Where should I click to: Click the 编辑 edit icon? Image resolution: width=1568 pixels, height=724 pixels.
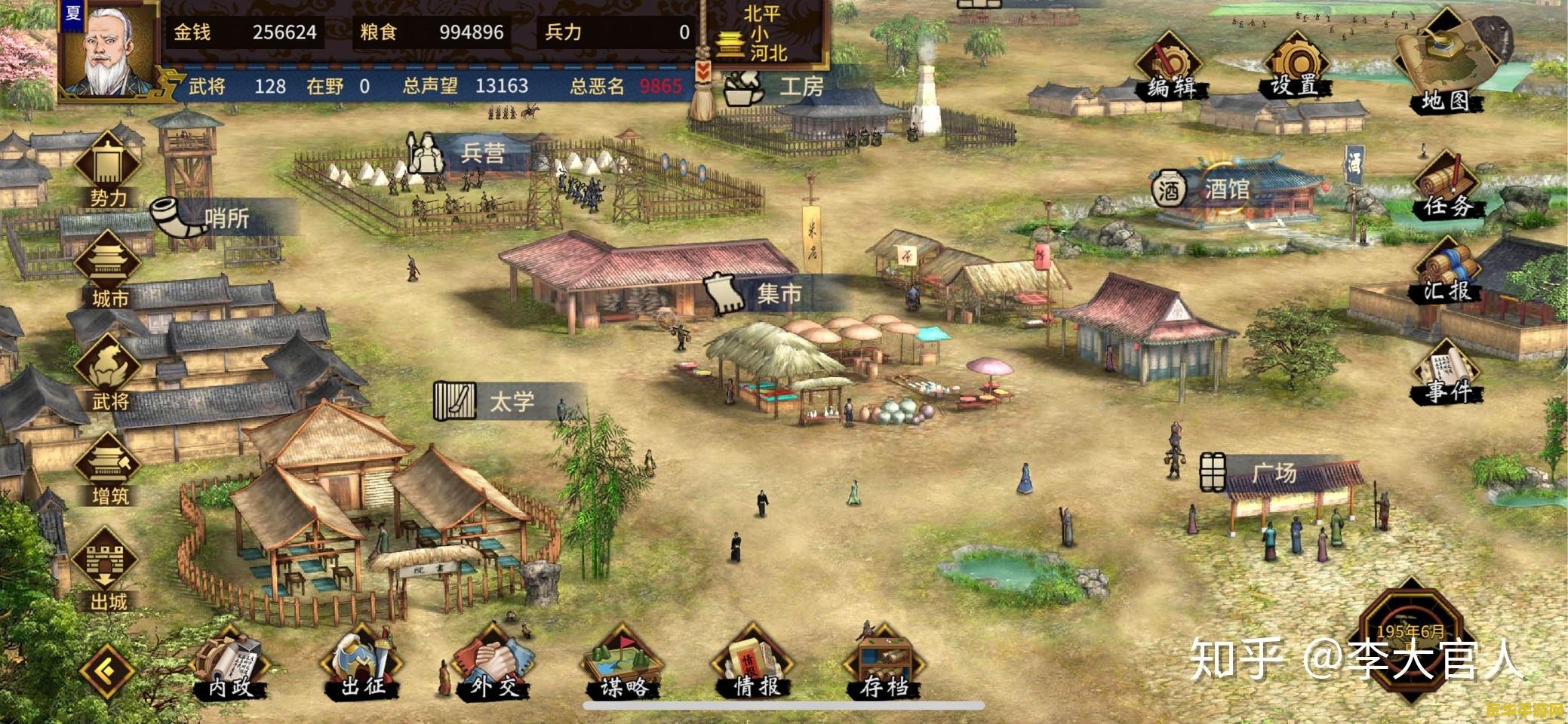click(x=1170, y=68)
